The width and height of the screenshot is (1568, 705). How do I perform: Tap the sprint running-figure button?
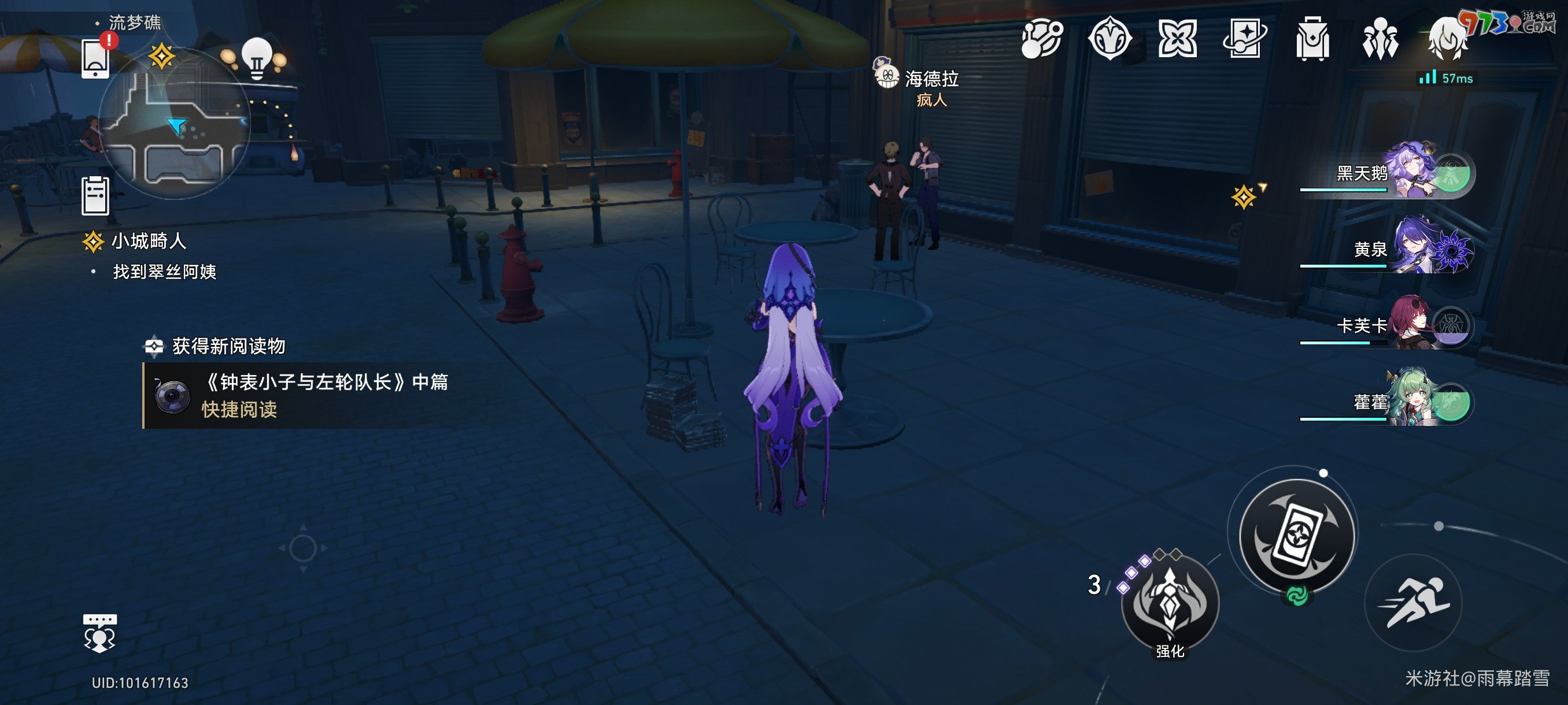(1414, 602)
